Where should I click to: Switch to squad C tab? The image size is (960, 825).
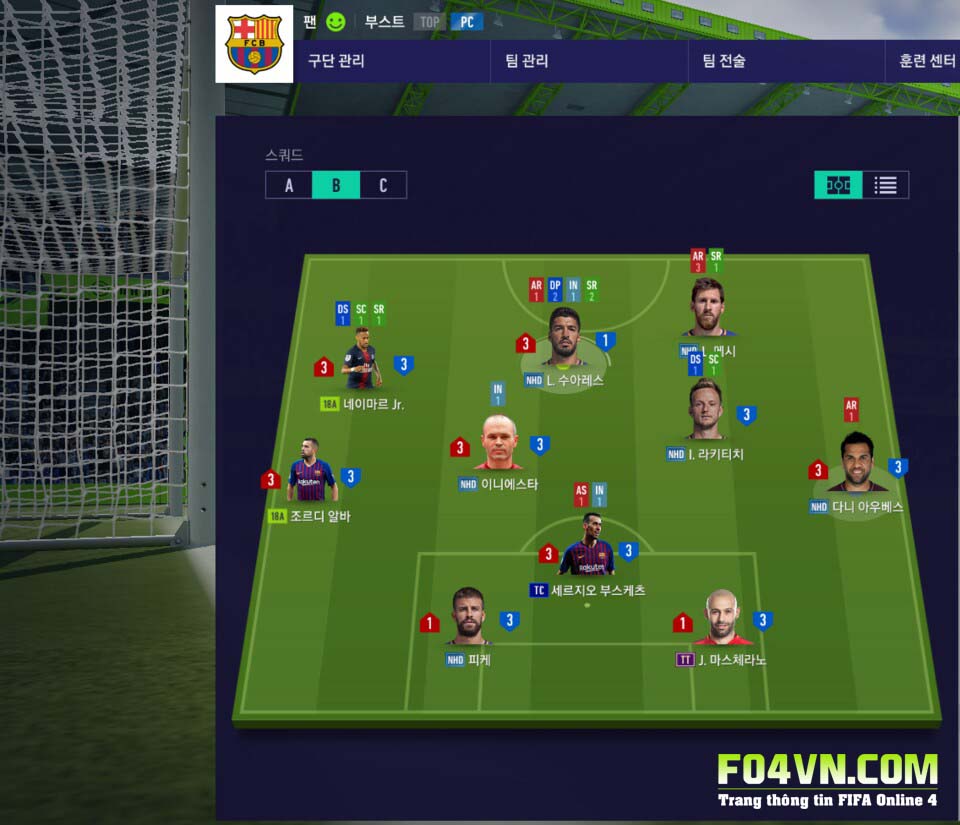pyautogui.click(x=383, y=185)
